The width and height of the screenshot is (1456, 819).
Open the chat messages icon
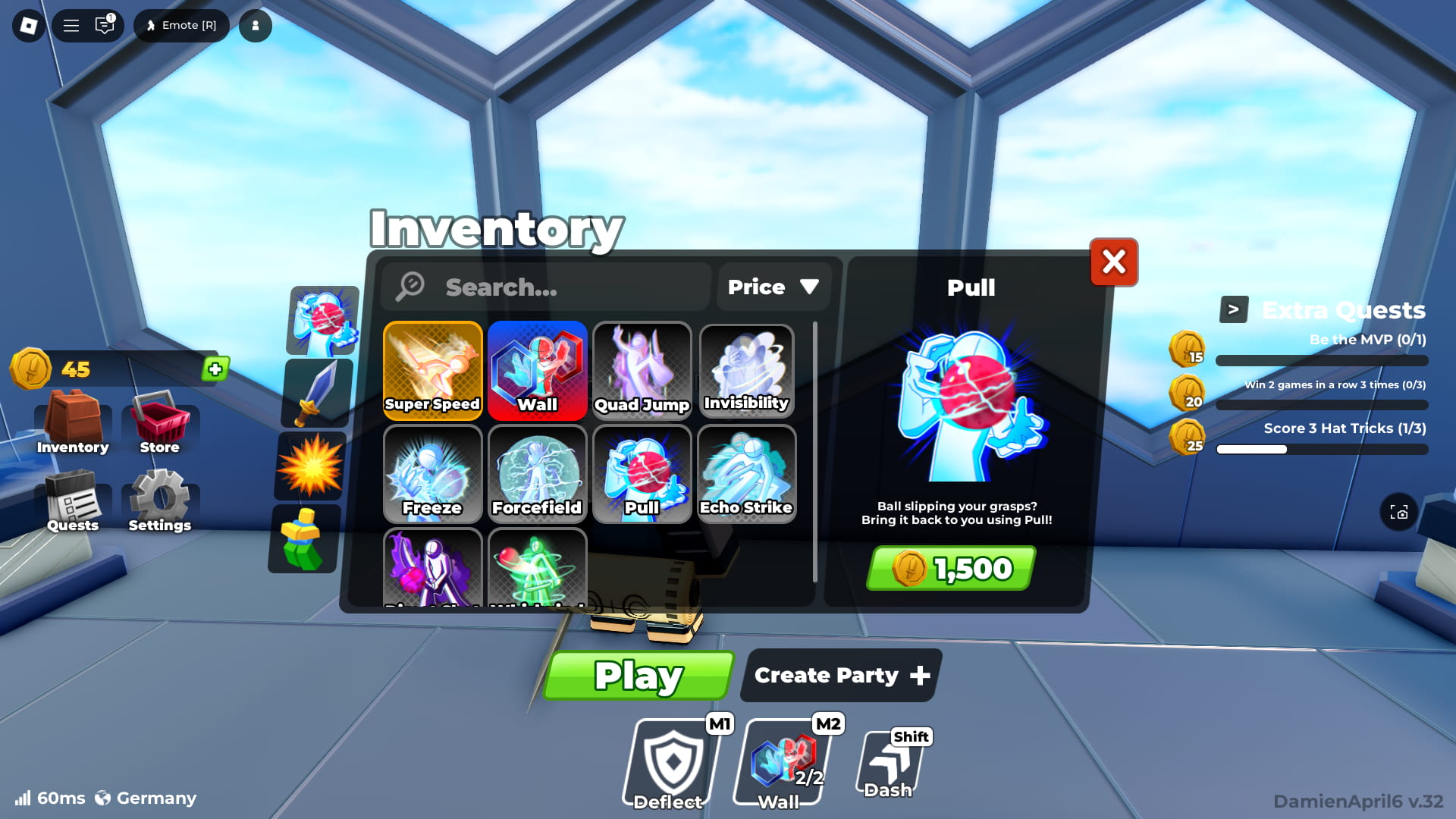104,25
